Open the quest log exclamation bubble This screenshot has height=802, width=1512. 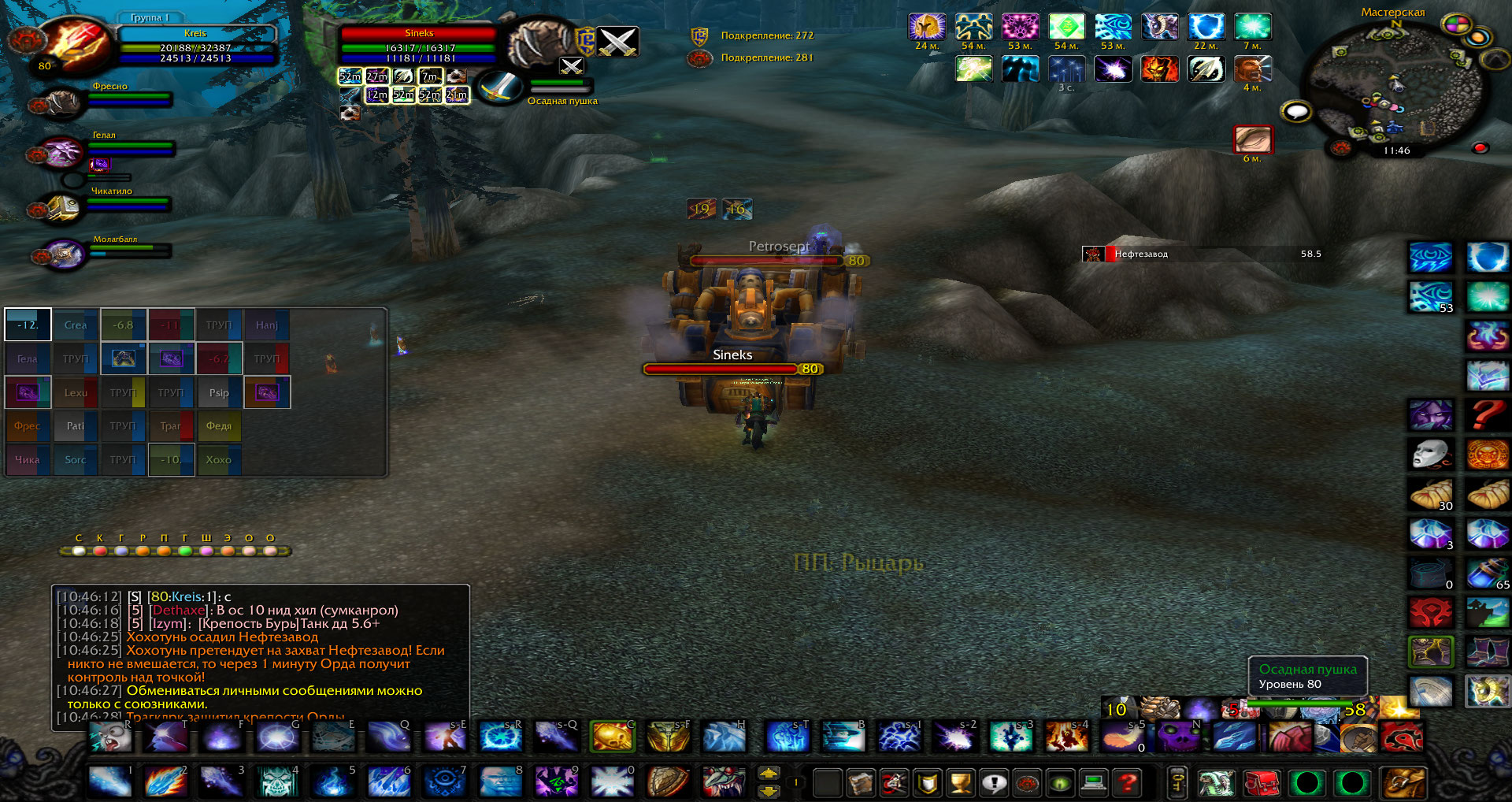(994, 783)
